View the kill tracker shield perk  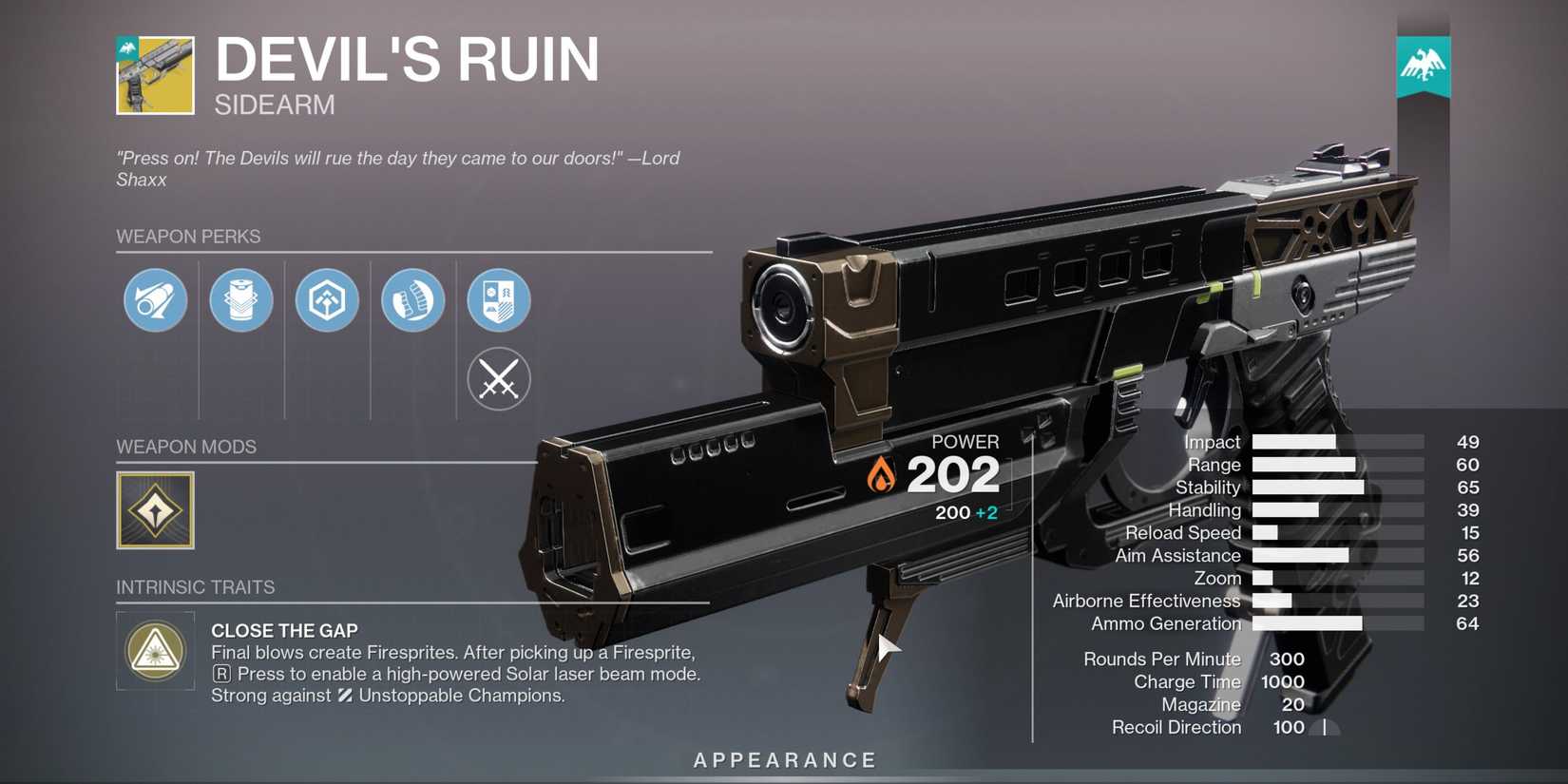tap(498, 299)
